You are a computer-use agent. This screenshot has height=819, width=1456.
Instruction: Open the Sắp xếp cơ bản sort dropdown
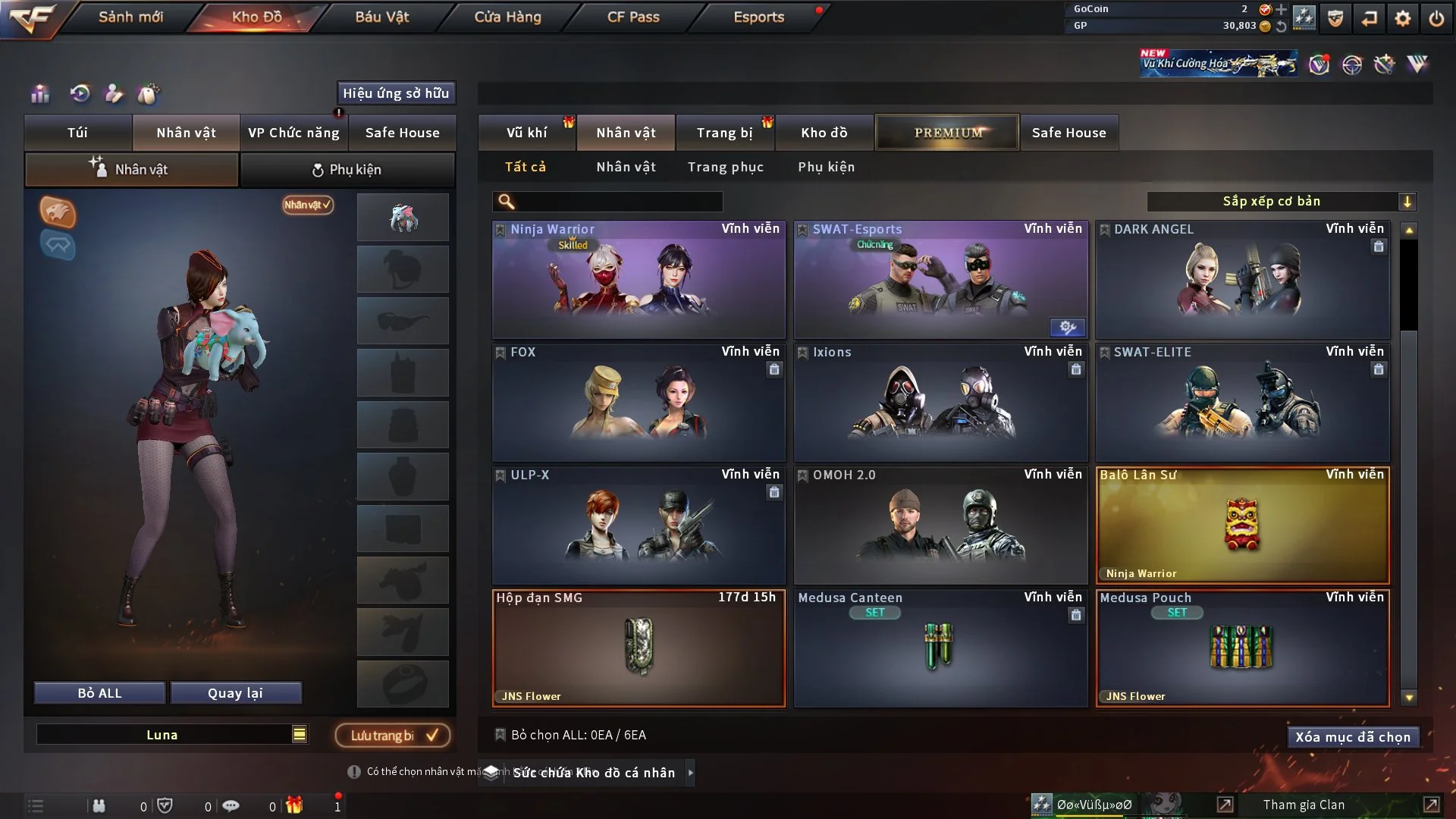pyautogui.click(x=1281, y=202)
